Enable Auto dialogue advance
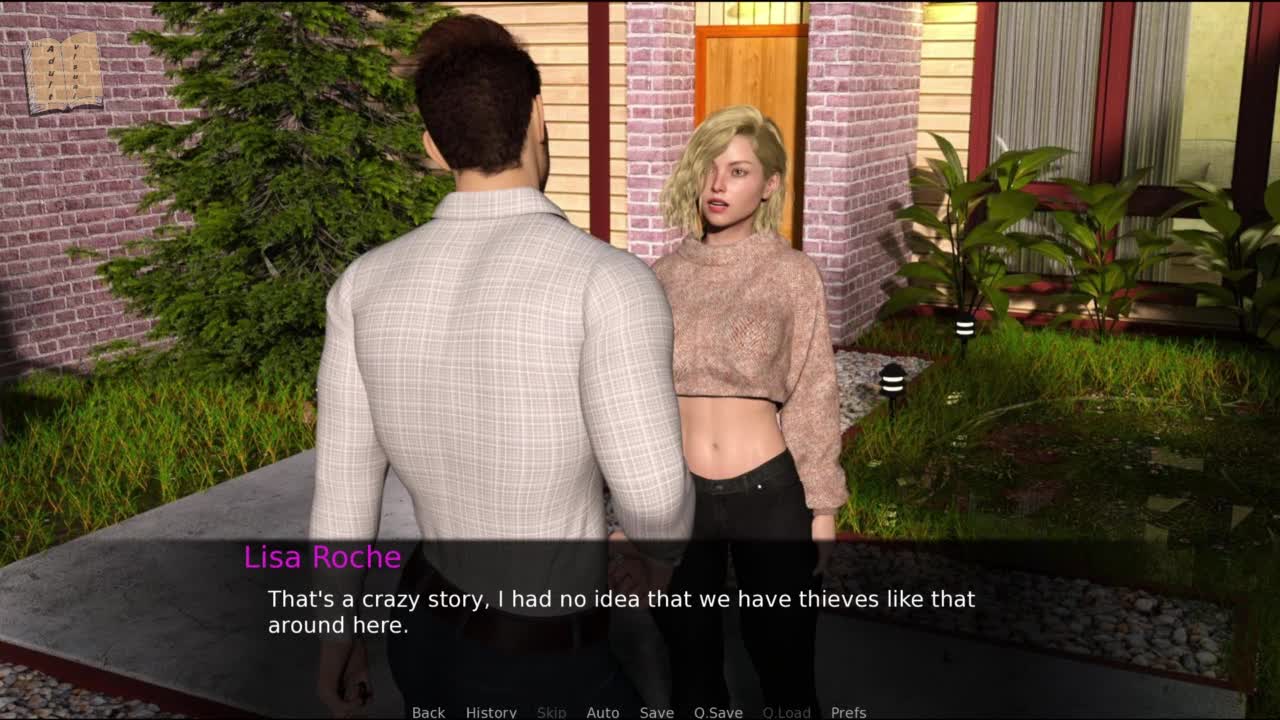 click(603, 712)
